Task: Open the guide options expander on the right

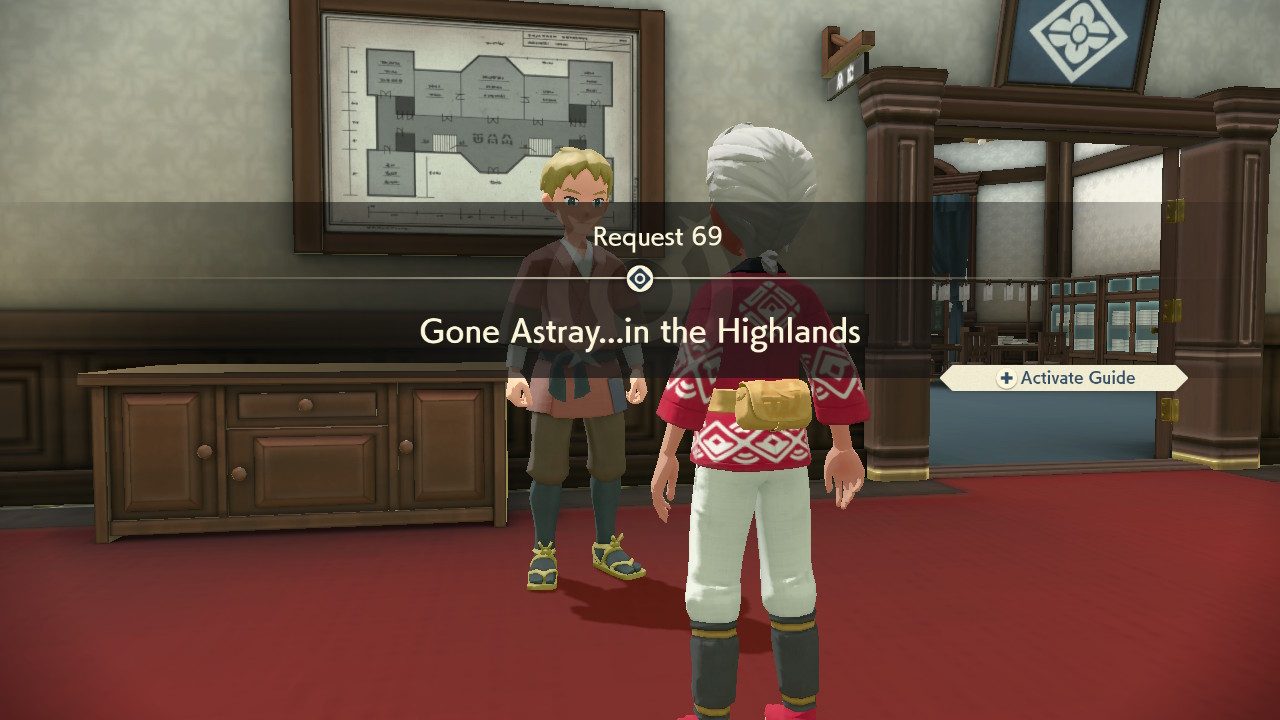Action: [x=1063, y=378]
